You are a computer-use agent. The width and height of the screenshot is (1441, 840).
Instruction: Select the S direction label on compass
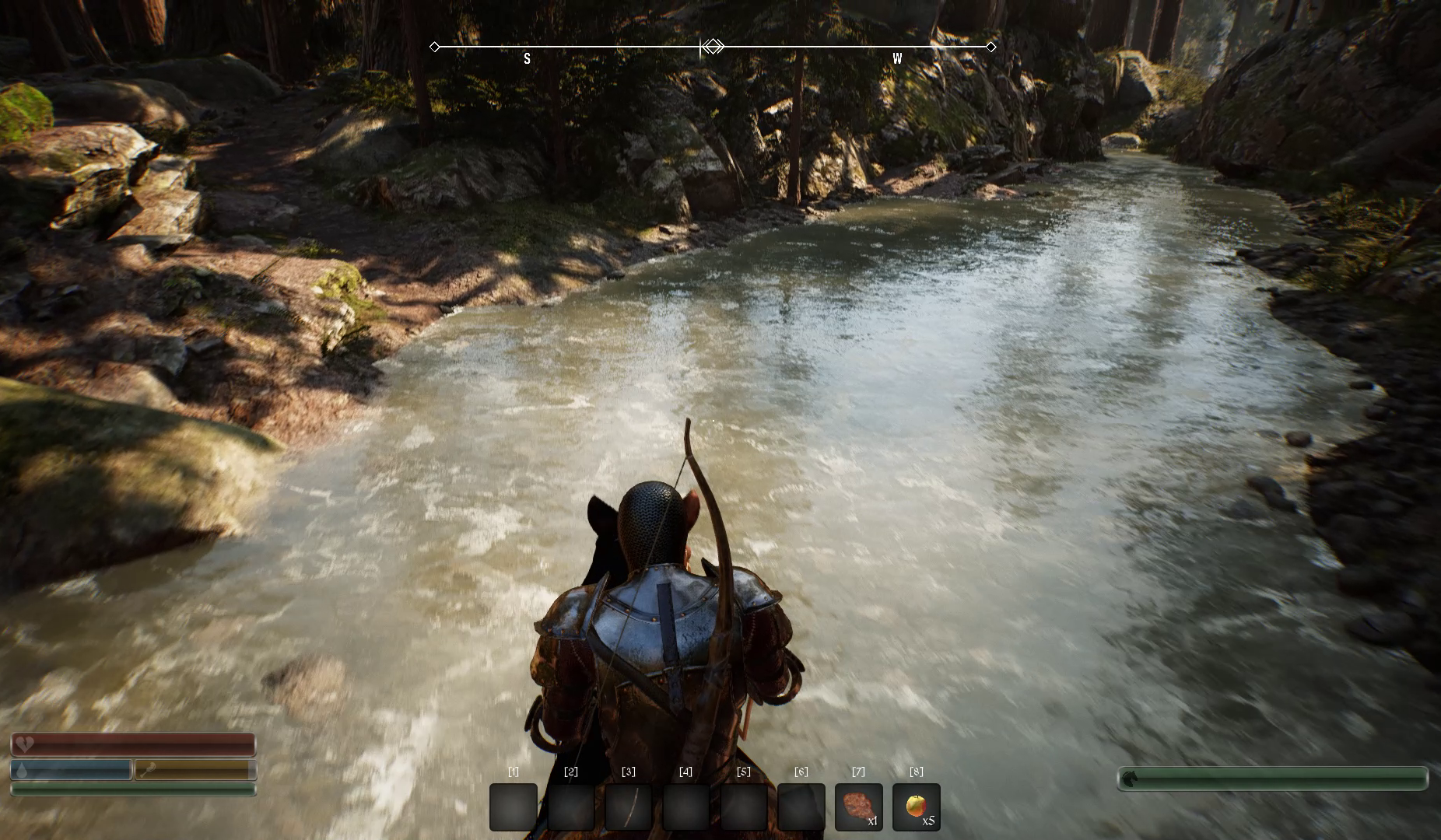click(527, 58)
